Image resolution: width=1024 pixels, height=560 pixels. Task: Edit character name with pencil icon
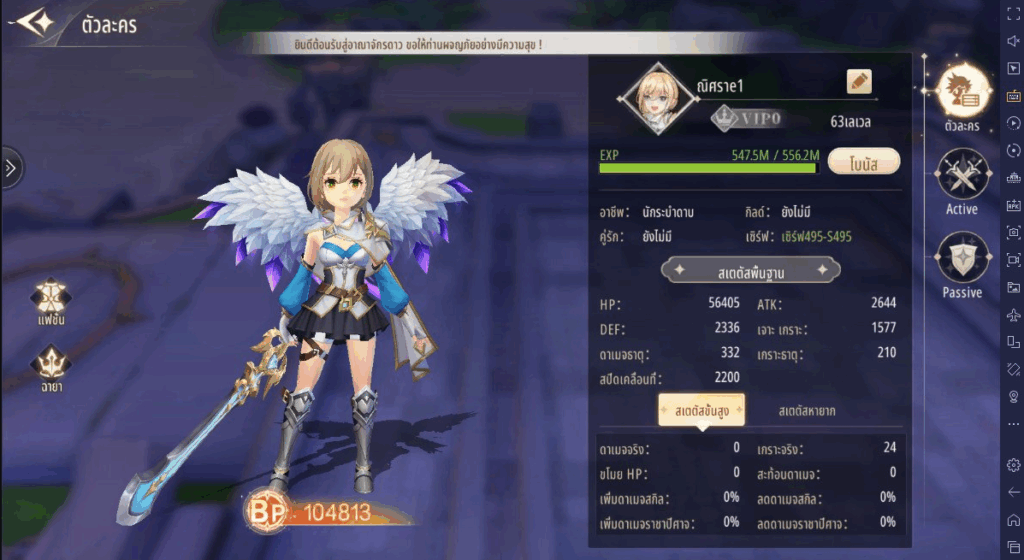coord(859,82)
